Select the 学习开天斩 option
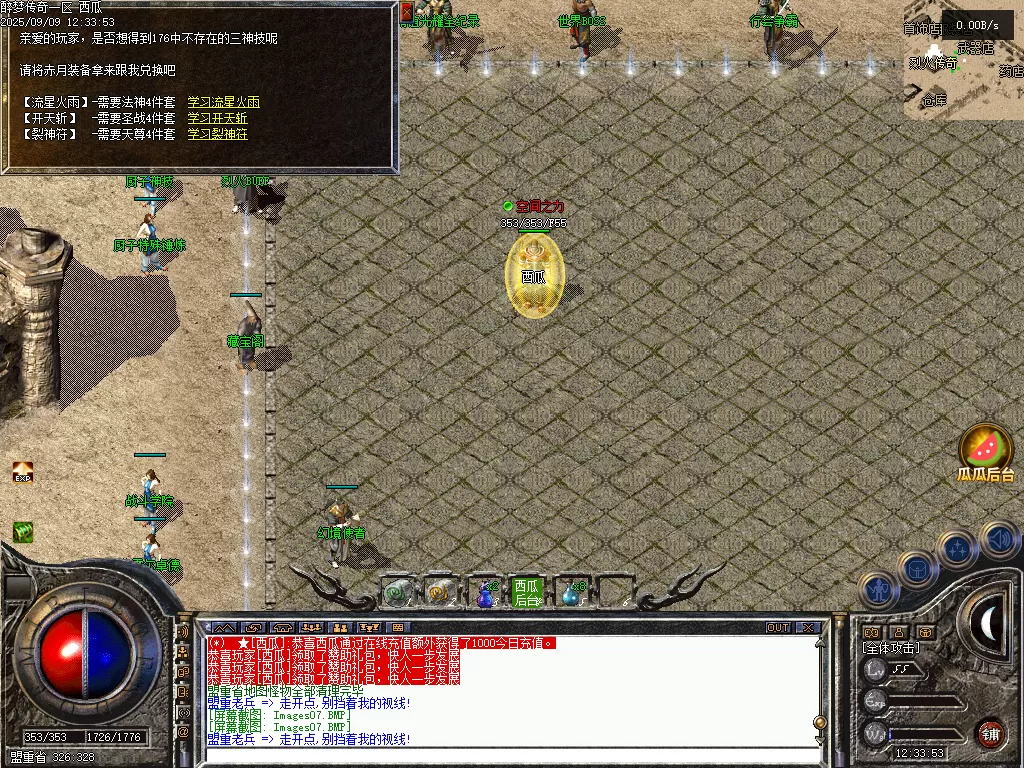1024x768 pixels. pyautogui.click(x=218, y=118)
